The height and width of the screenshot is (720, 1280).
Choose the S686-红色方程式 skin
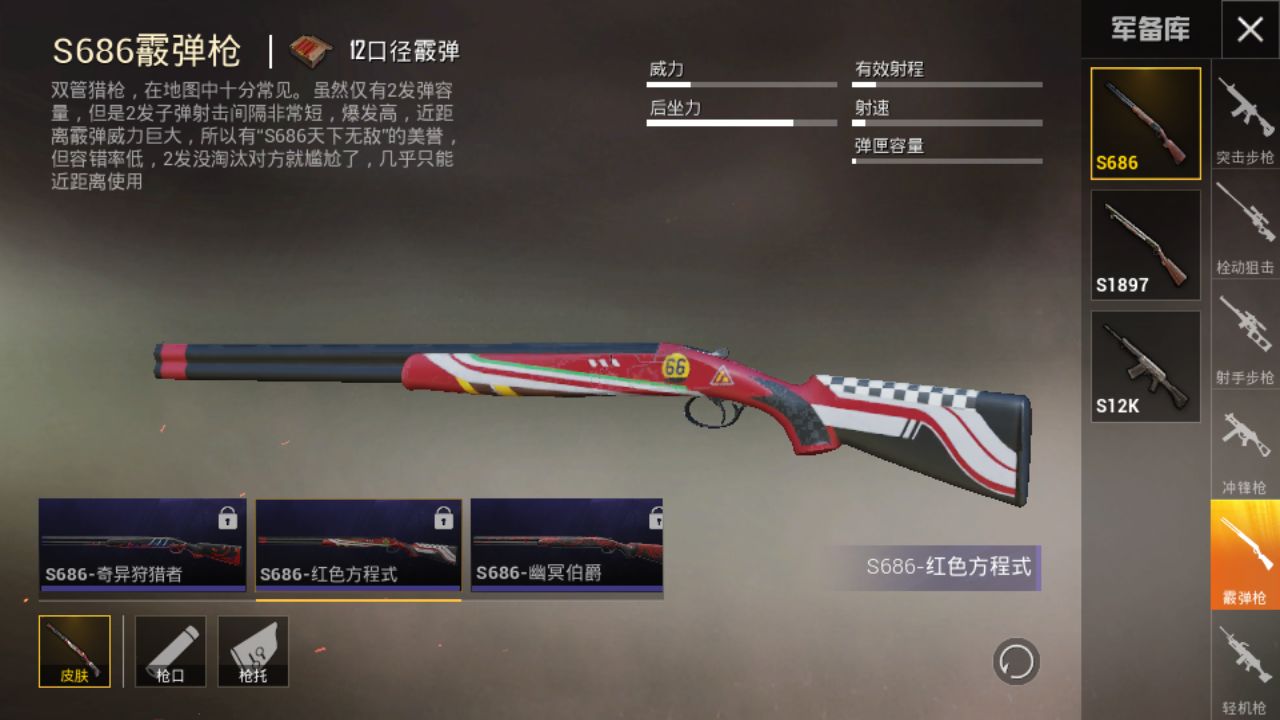[358, 545]
